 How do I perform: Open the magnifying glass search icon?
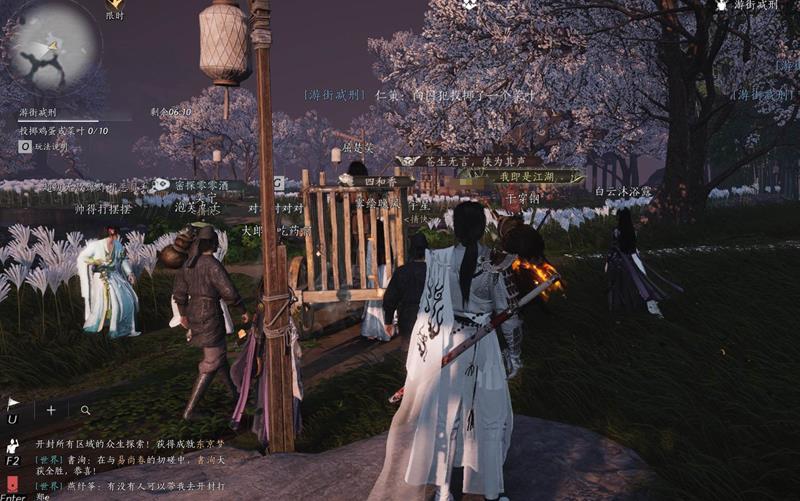coord(86,410)
